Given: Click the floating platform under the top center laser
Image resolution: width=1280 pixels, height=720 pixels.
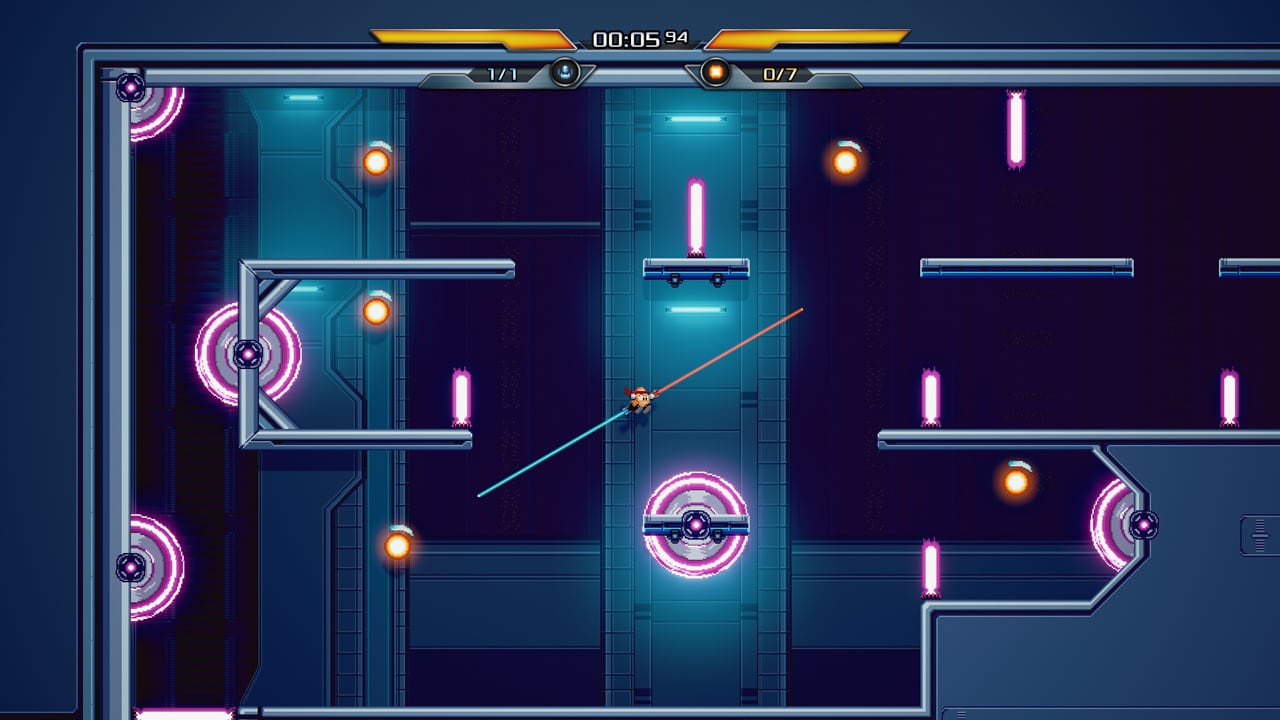Looking at the screenshot, I should click(697, 268).
